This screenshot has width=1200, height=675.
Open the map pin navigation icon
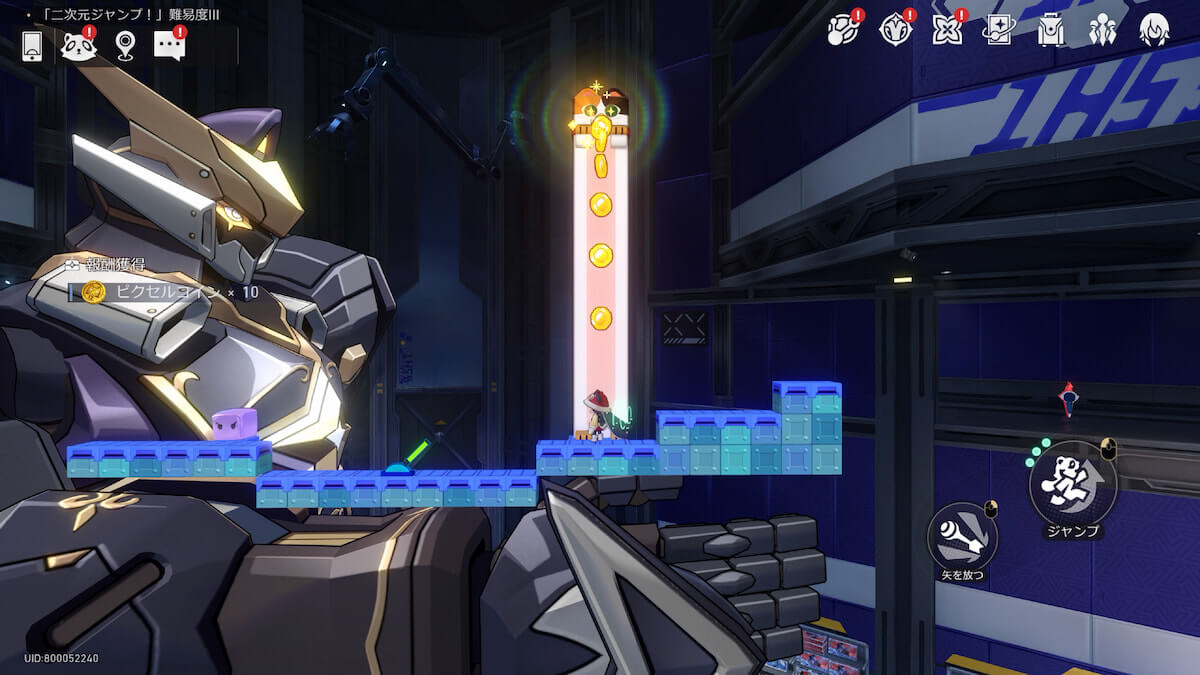[x=124, y=45]
